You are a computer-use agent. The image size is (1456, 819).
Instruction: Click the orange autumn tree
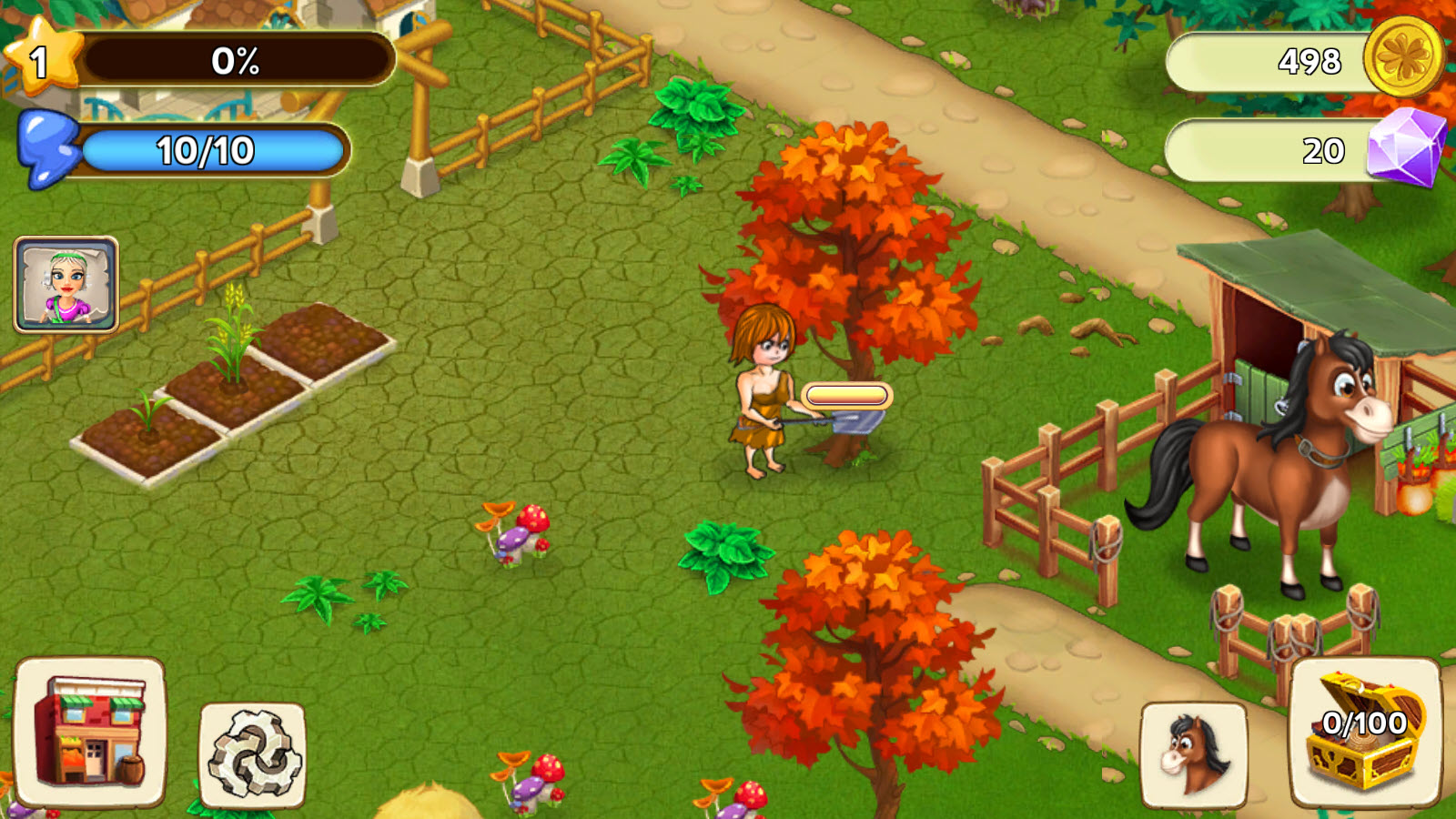click(846, 227)
